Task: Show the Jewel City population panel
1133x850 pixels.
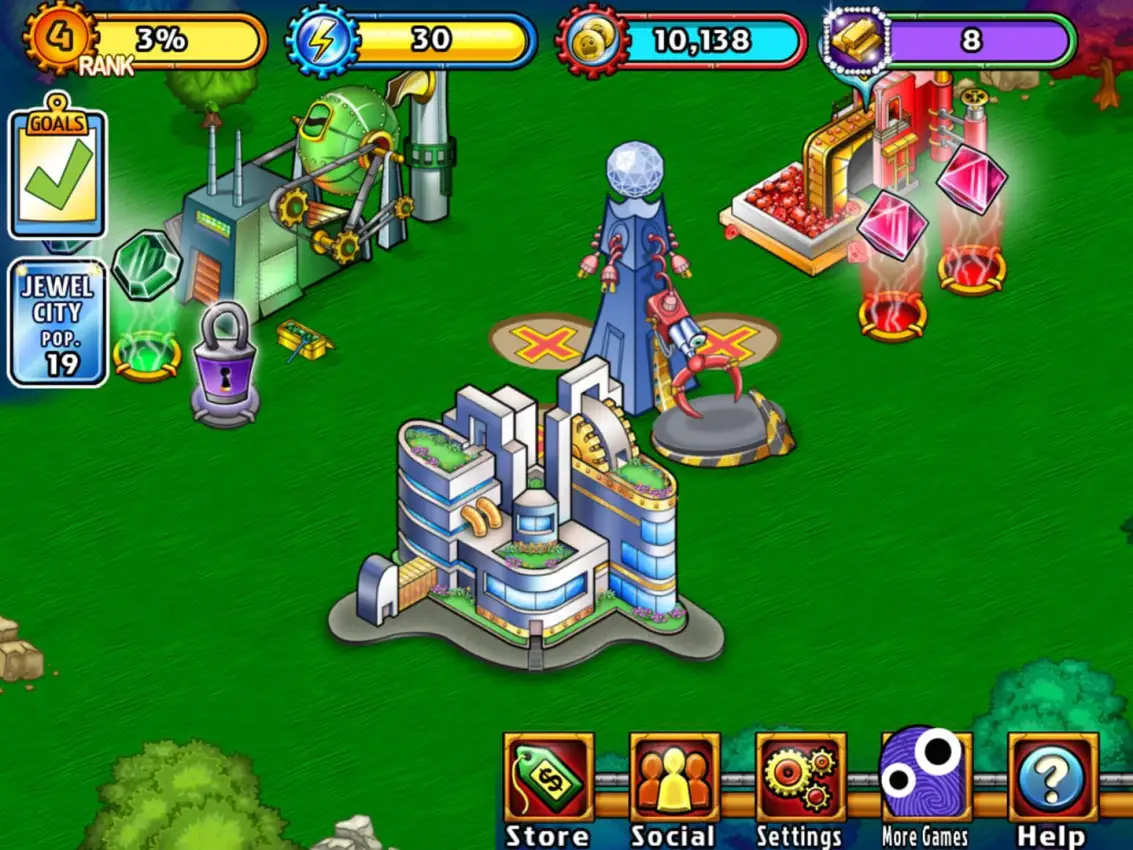Action: tap(57, 322)
